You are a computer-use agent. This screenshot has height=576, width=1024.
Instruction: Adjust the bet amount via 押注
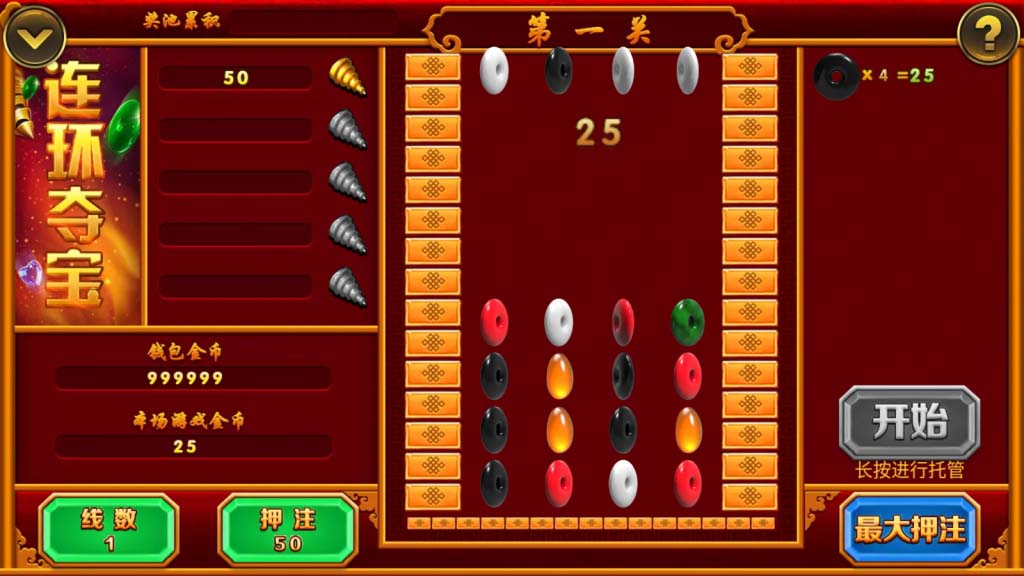[288, 529]
